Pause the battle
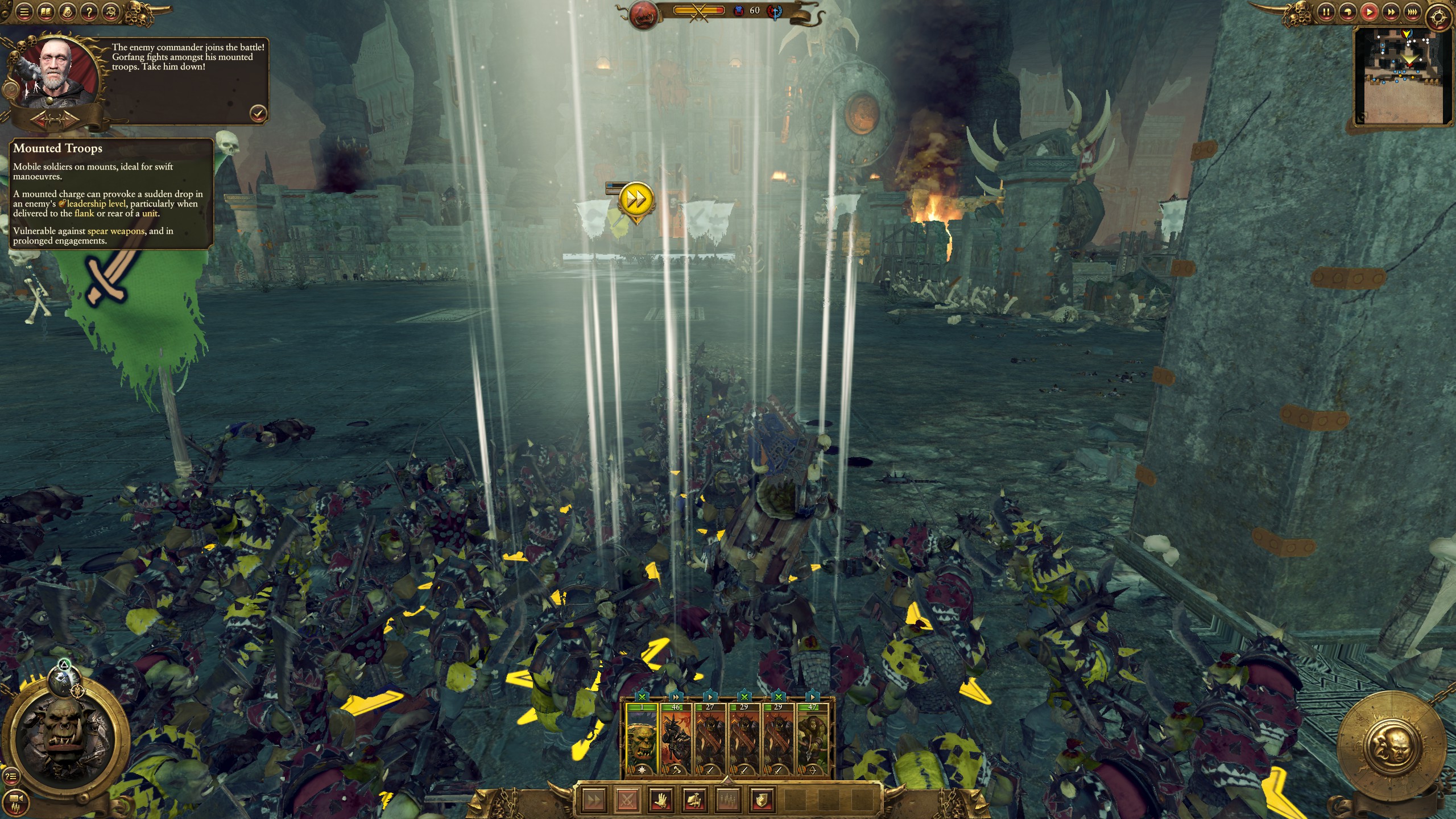Screen dimensions: 1456x819 1326,12
